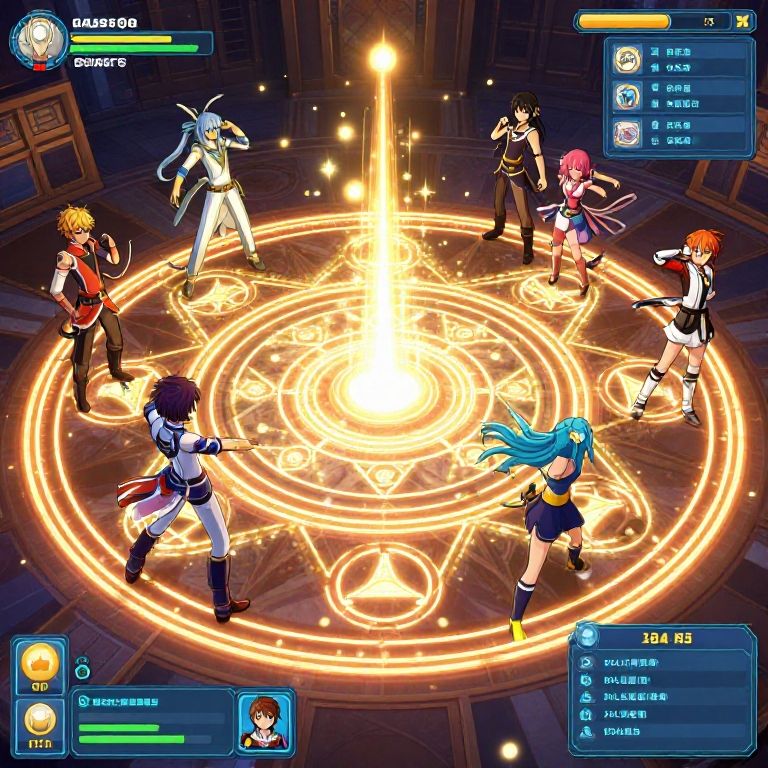Click the brown-haired character portrait
Screen dimensions: 768x768
point(264,719)
